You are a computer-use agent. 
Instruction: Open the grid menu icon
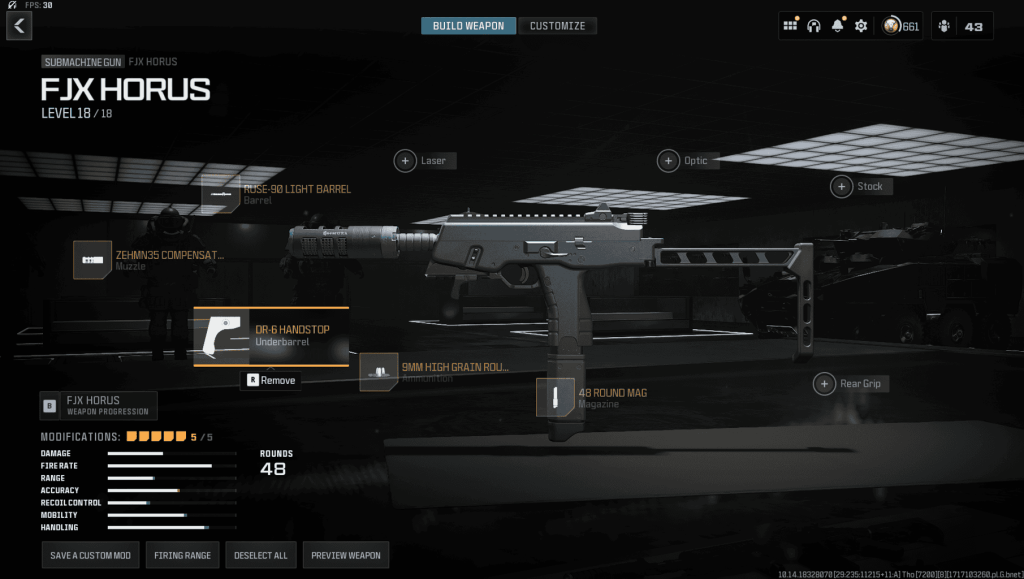point(790,26)
